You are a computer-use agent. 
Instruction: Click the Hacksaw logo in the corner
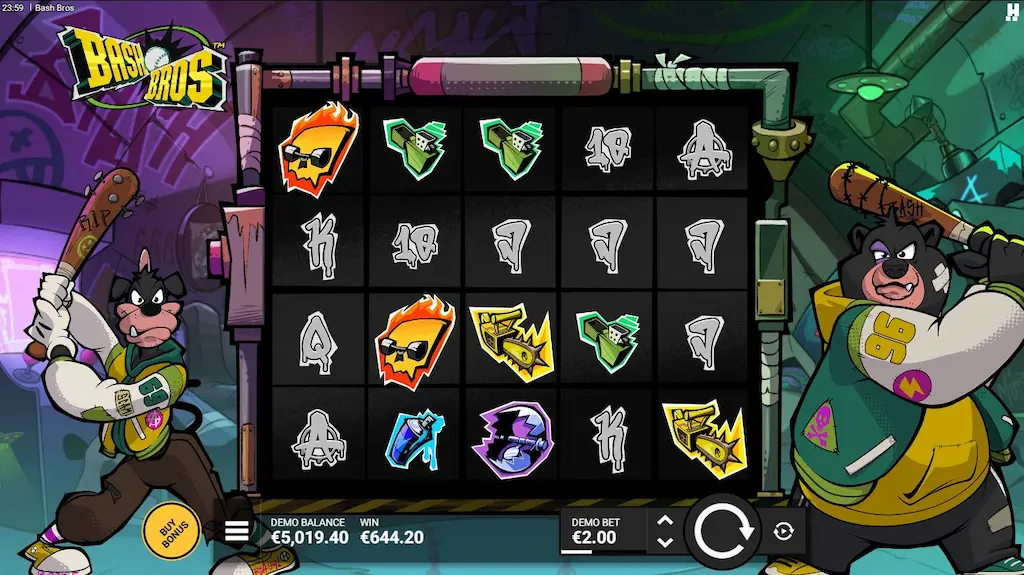1011,11
